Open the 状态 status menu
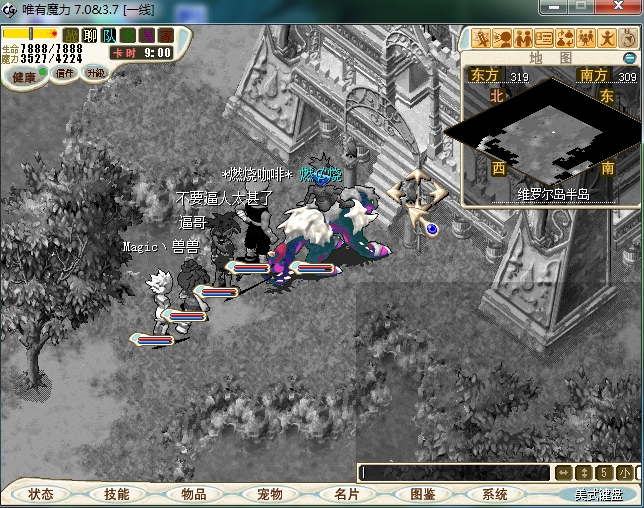The image size is (644, 508). click(42, 494)
